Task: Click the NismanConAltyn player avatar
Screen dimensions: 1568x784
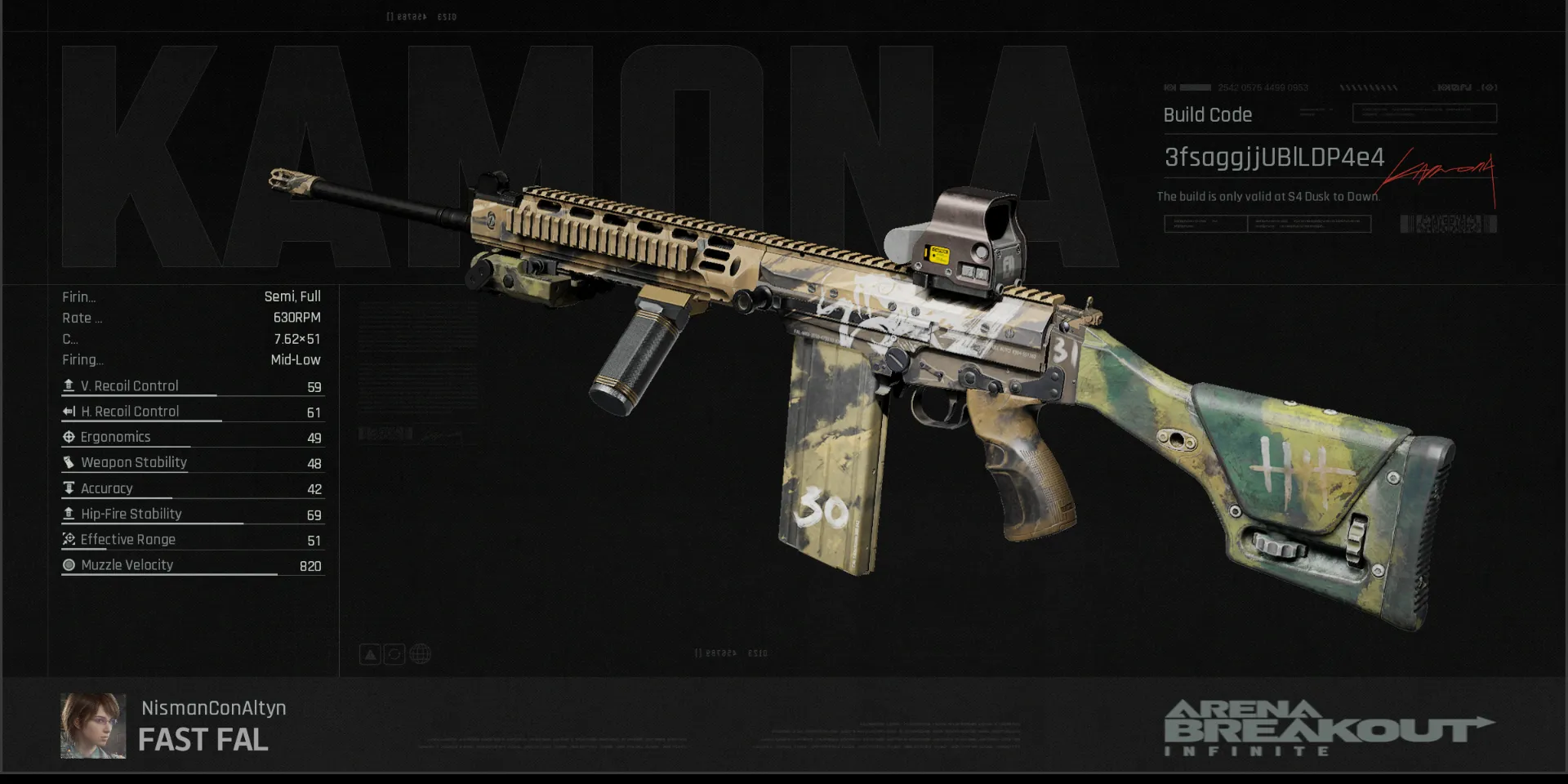Action: 93,726
